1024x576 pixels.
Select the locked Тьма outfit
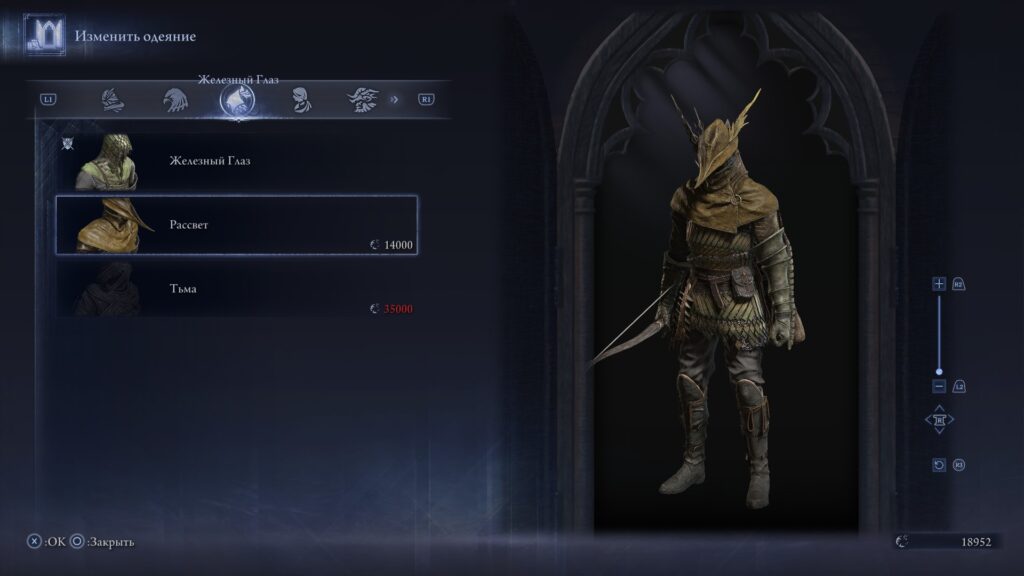tap(236, 290)
